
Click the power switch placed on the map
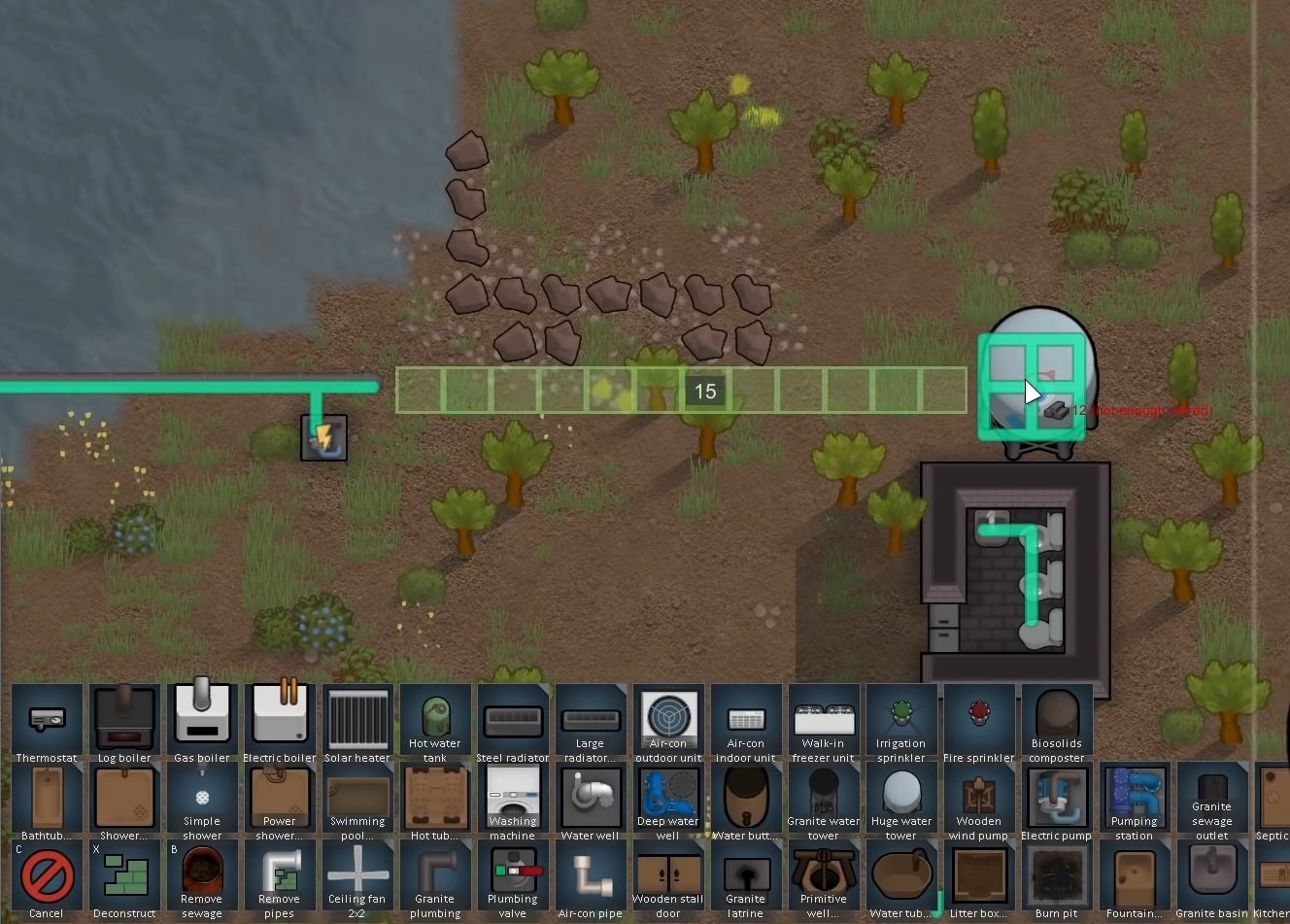point(323,437)
